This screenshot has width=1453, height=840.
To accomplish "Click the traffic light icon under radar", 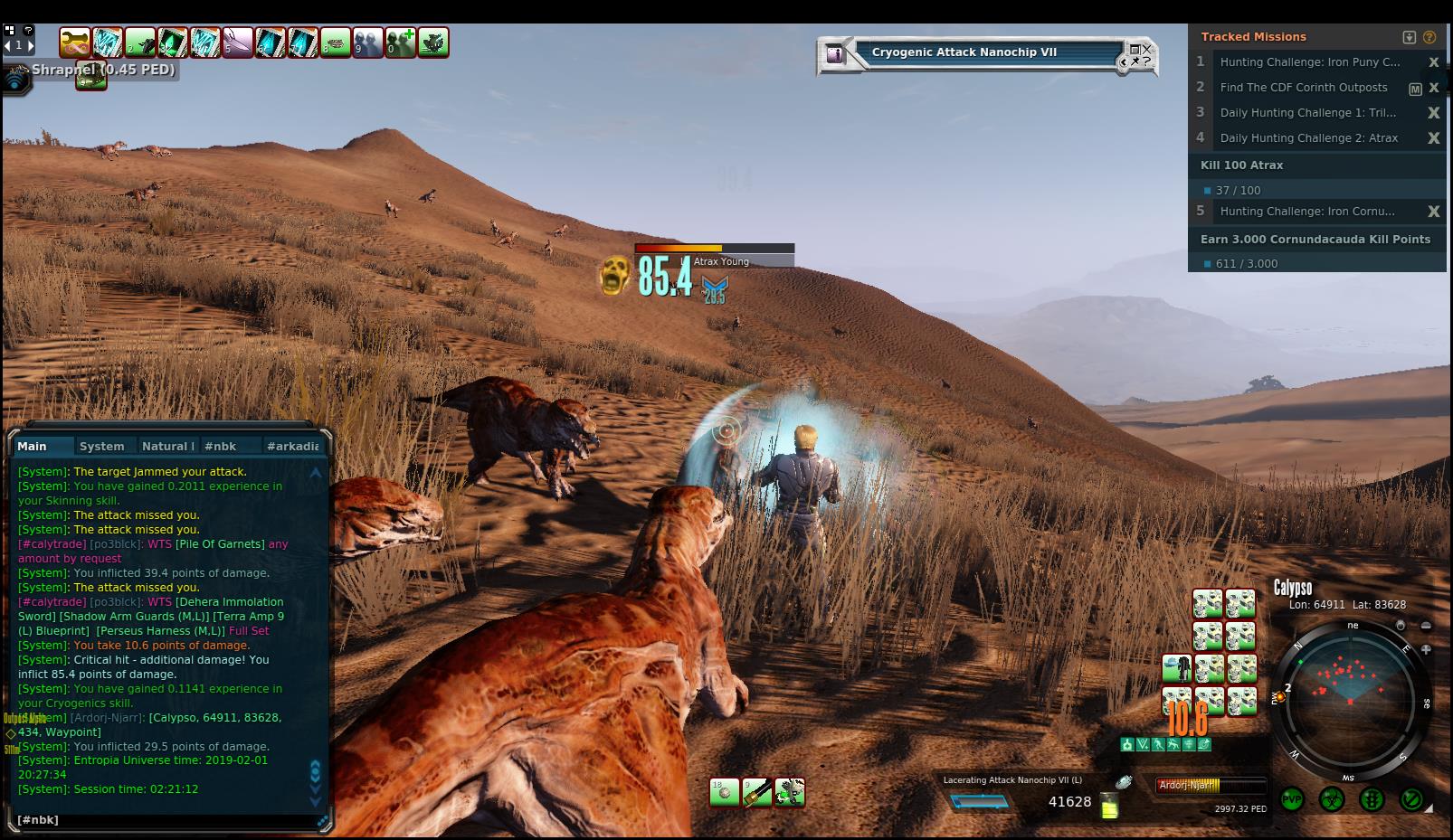I will 1372,799.
